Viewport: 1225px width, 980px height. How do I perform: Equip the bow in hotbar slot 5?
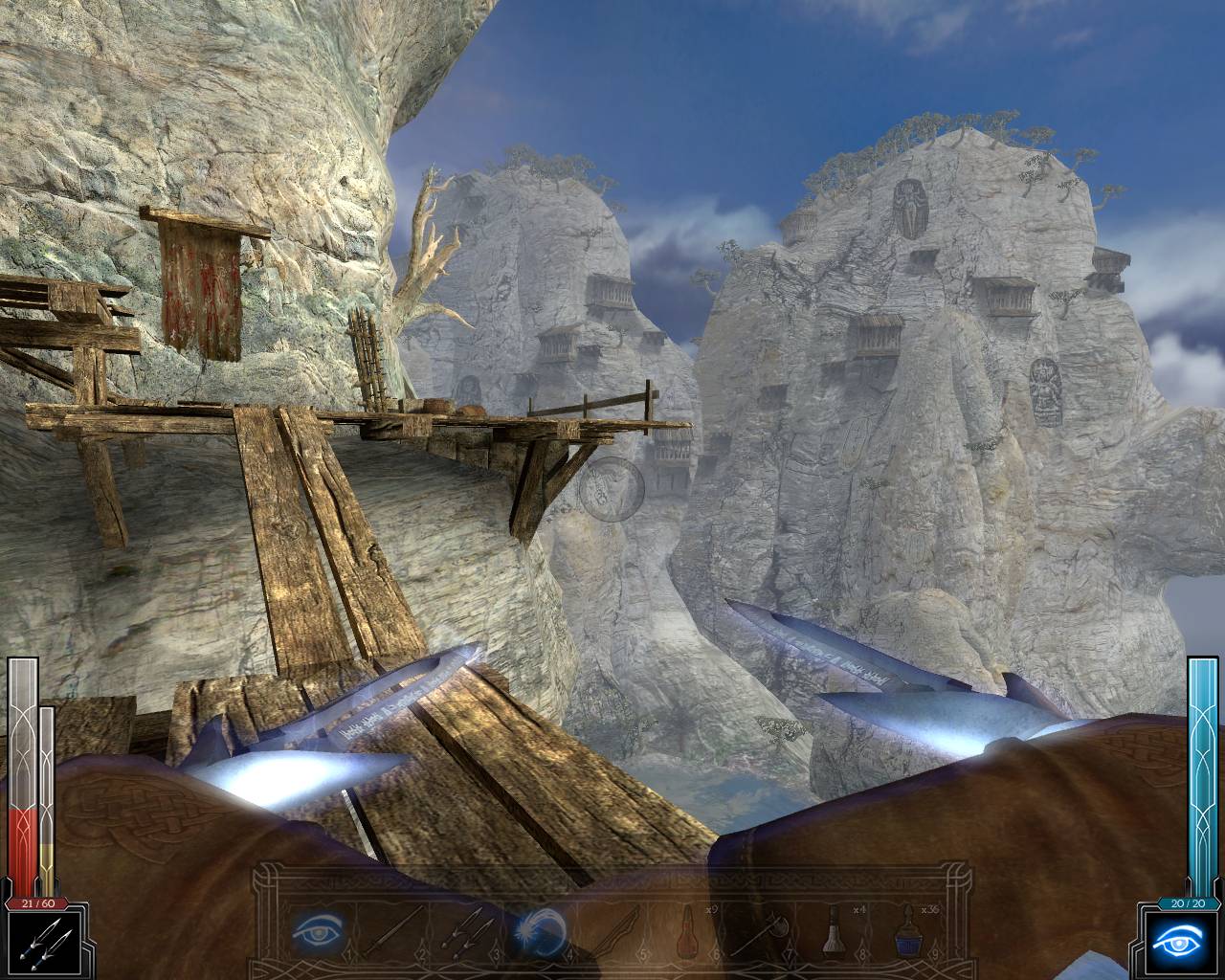(610, 928)
